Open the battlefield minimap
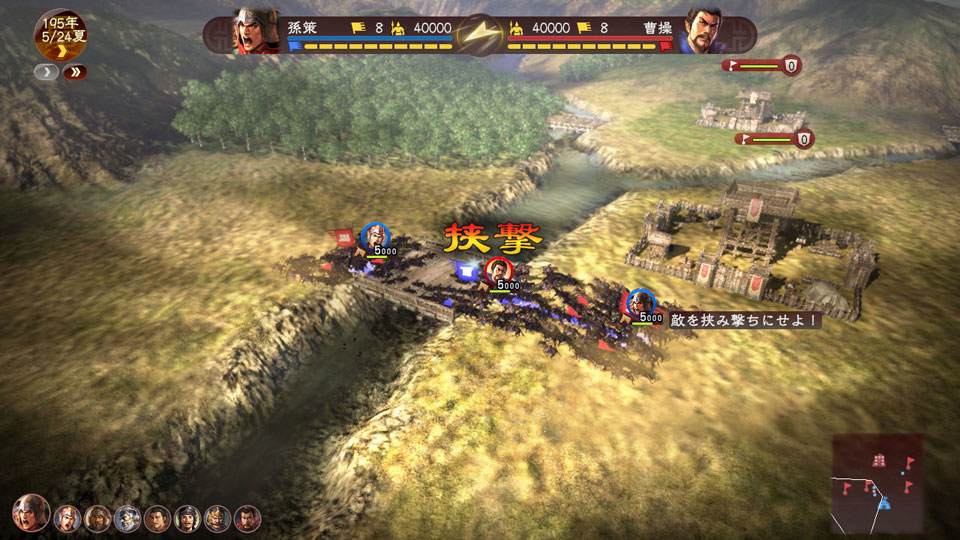This screenshot has height=540, width=960. click(x=877, y=485)
